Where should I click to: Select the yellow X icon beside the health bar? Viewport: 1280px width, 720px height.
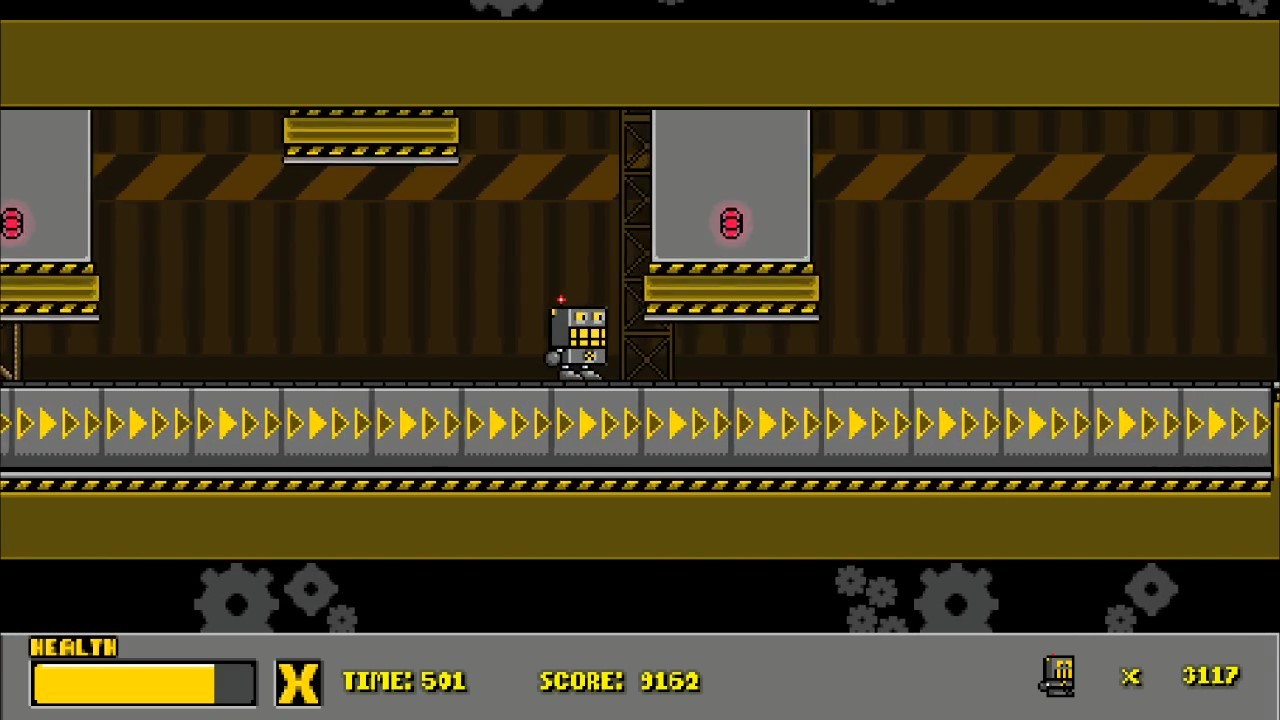coord(298,681)
